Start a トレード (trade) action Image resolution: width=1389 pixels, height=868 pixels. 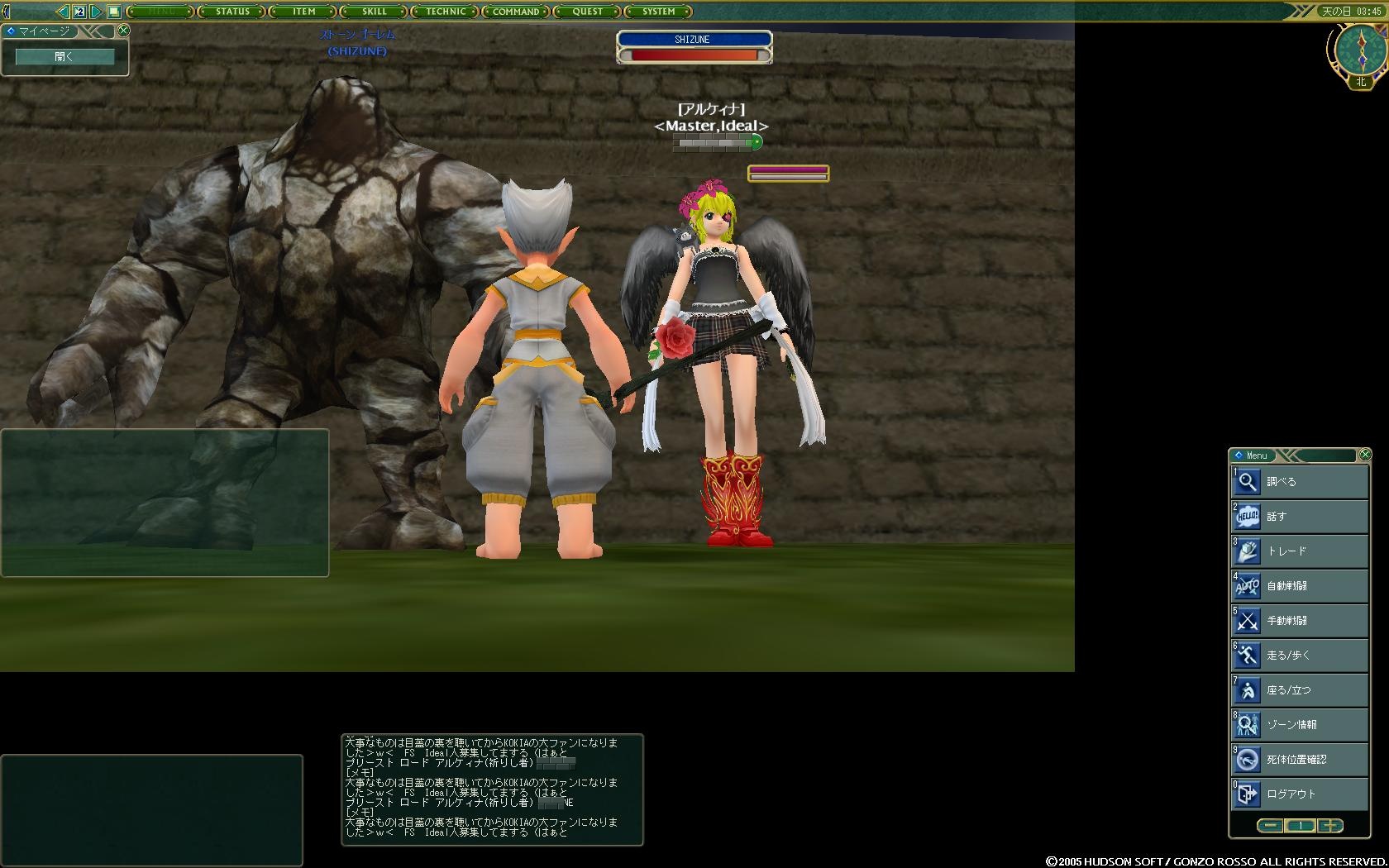(x=1299, y=551)
